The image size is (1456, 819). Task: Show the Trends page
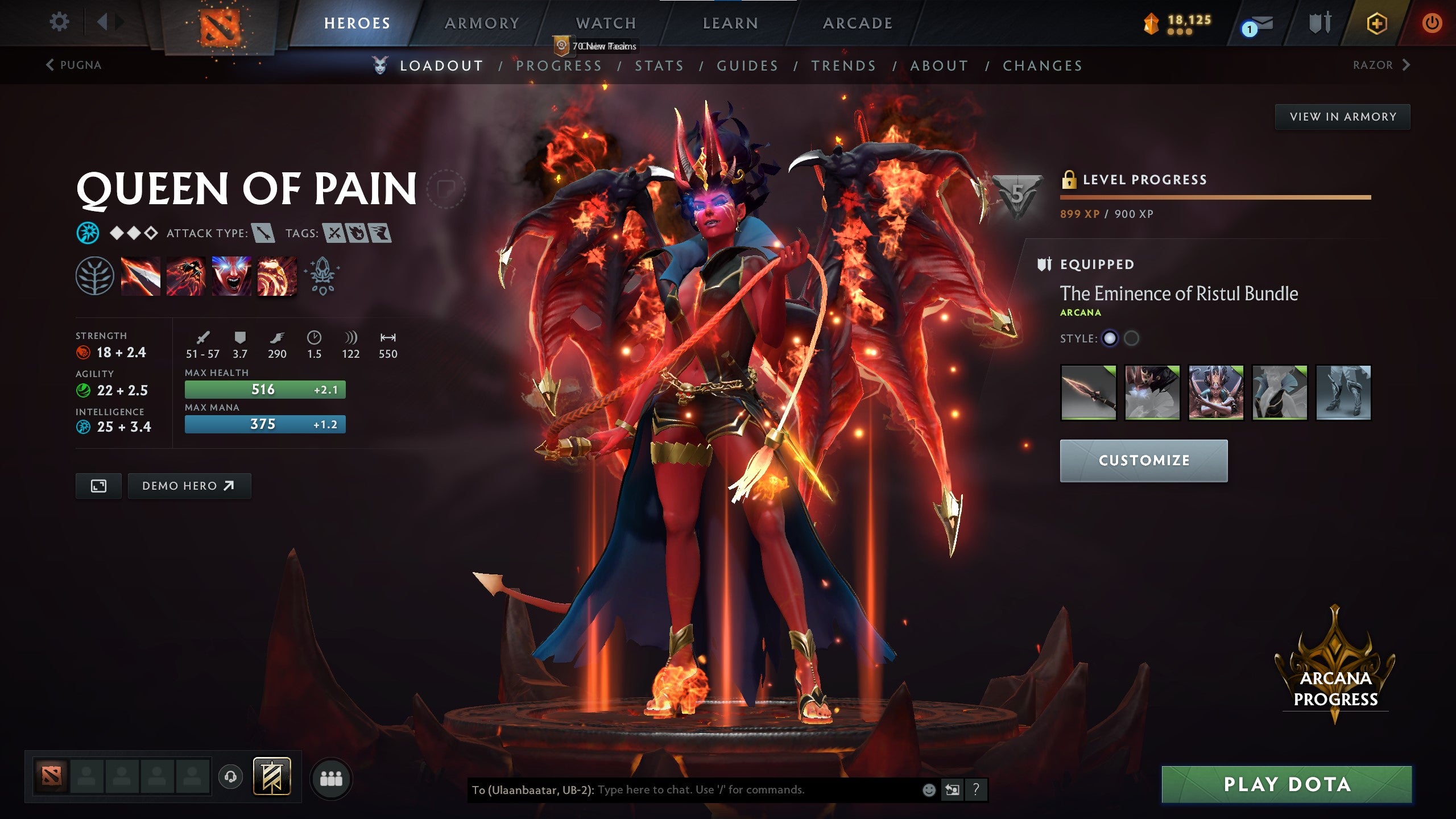(x=843, y=66)
